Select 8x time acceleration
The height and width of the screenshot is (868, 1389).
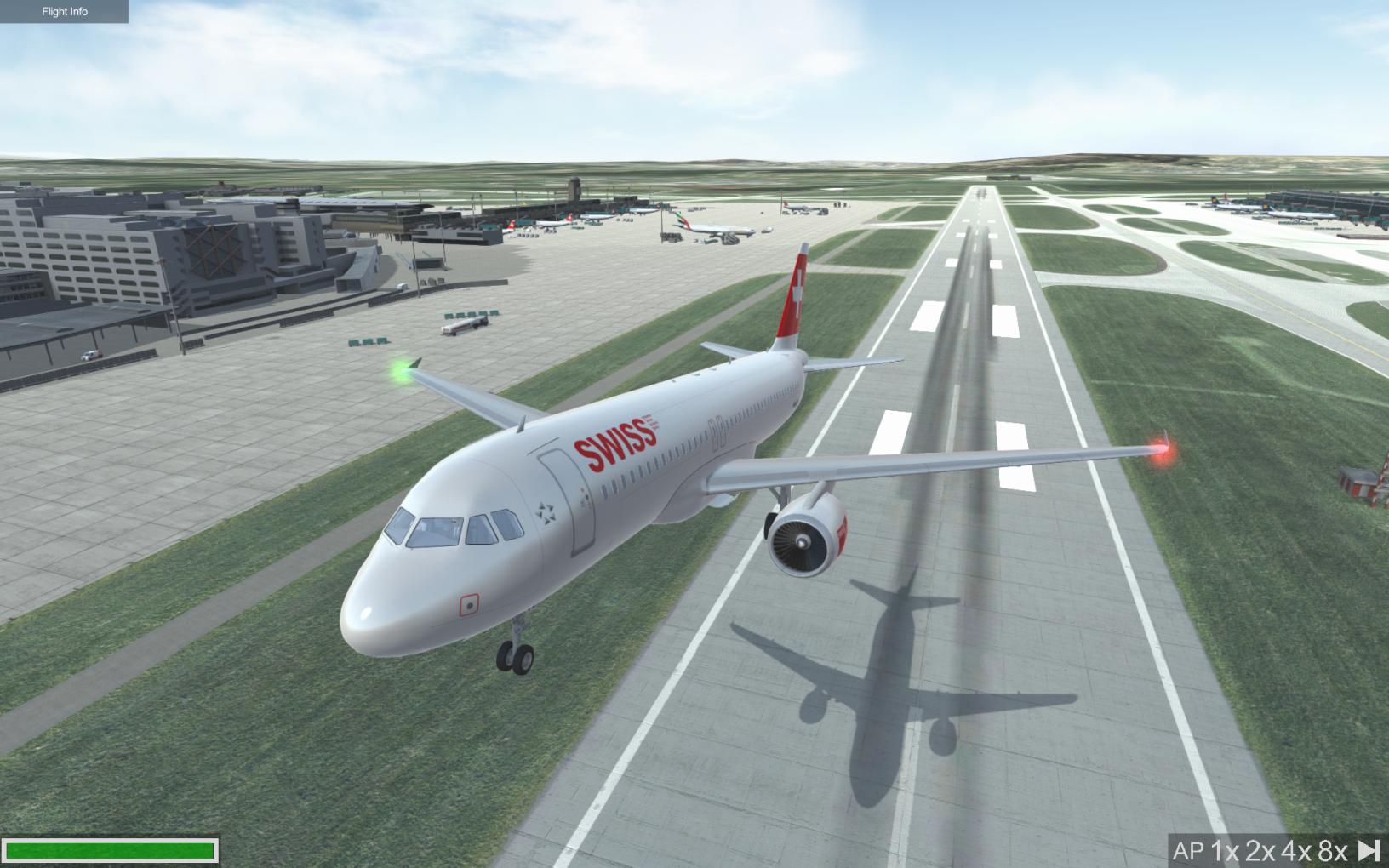pyautogui.click(x=1333, y=850)
